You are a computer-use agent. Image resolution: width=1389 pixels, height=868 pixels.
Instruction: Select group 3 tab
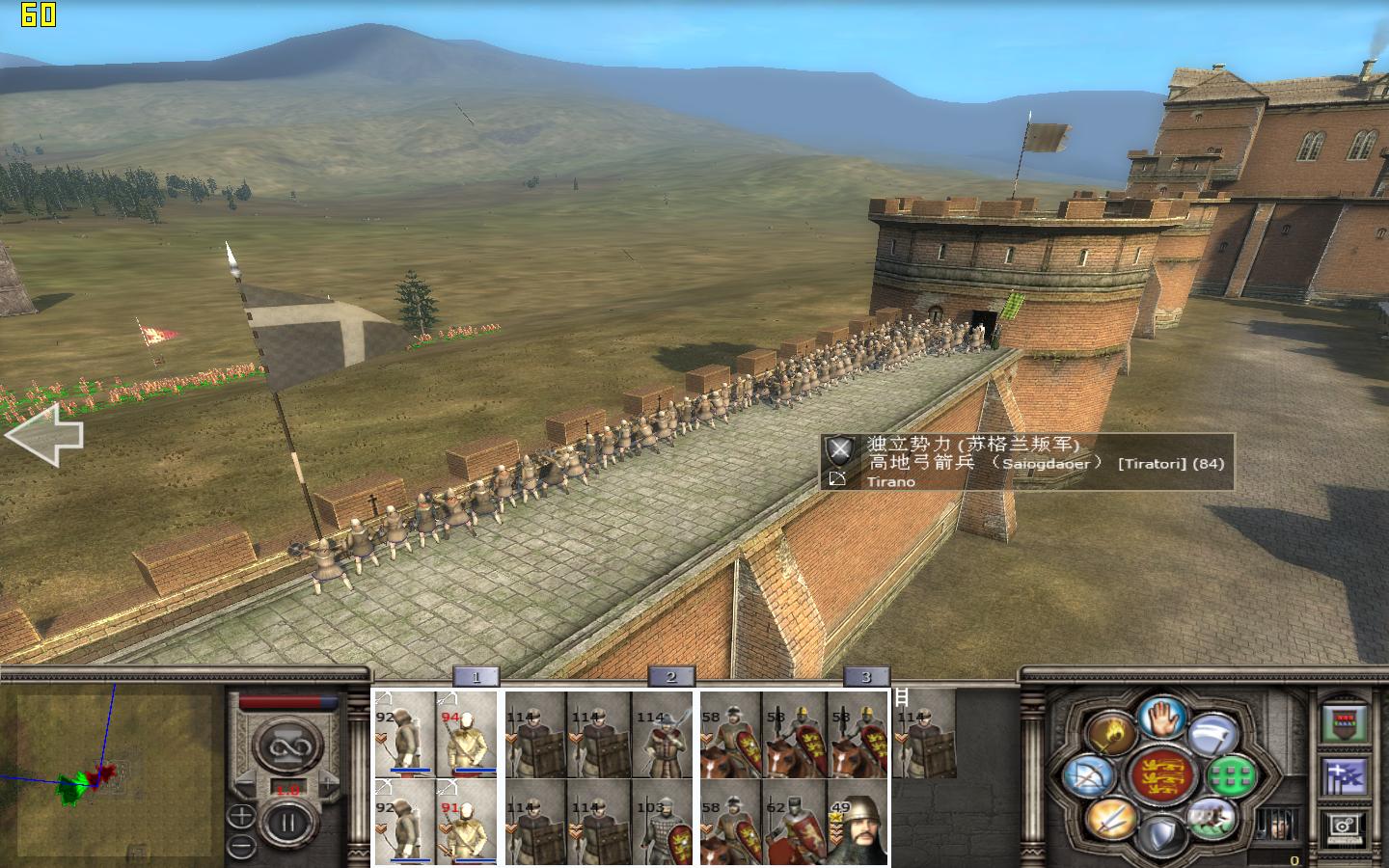pyautogui.click(x=866, y=677)
